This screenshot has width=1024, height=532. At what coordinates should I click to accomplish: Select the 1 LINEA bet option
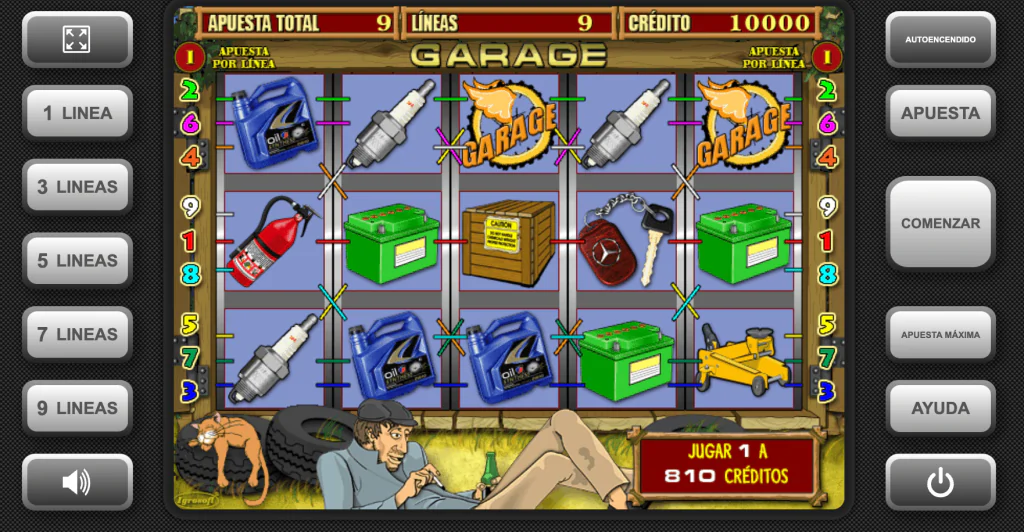77,113
